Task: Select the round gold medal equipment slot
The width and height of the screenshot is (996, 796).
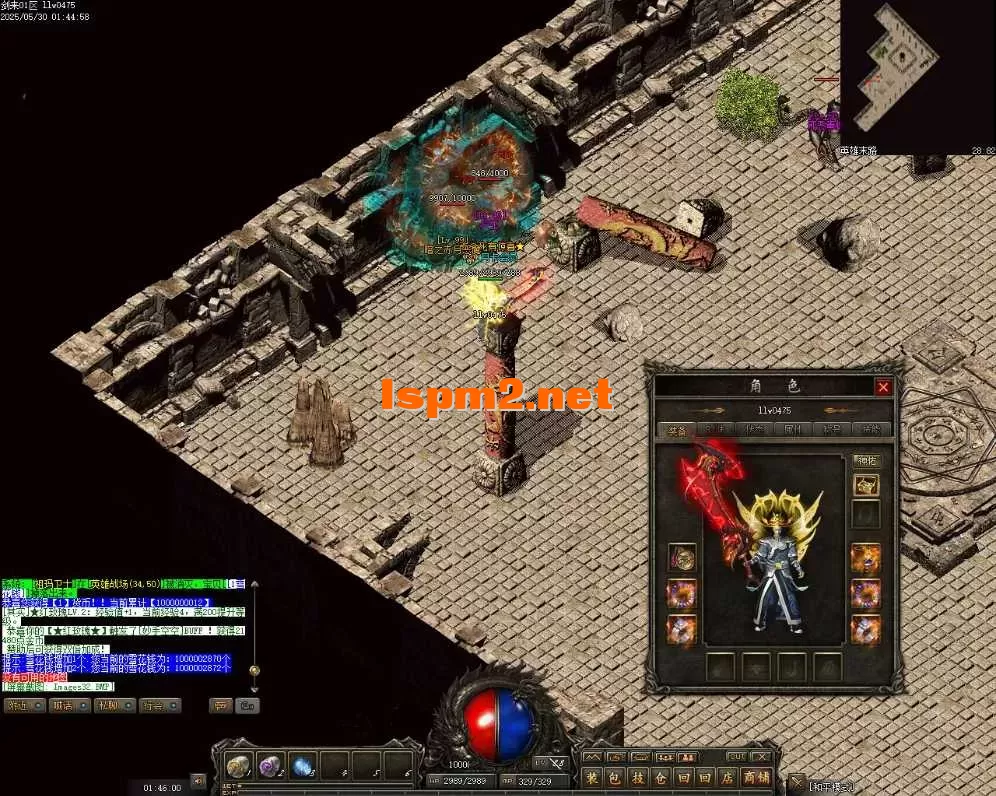Action: coord(682,558)
